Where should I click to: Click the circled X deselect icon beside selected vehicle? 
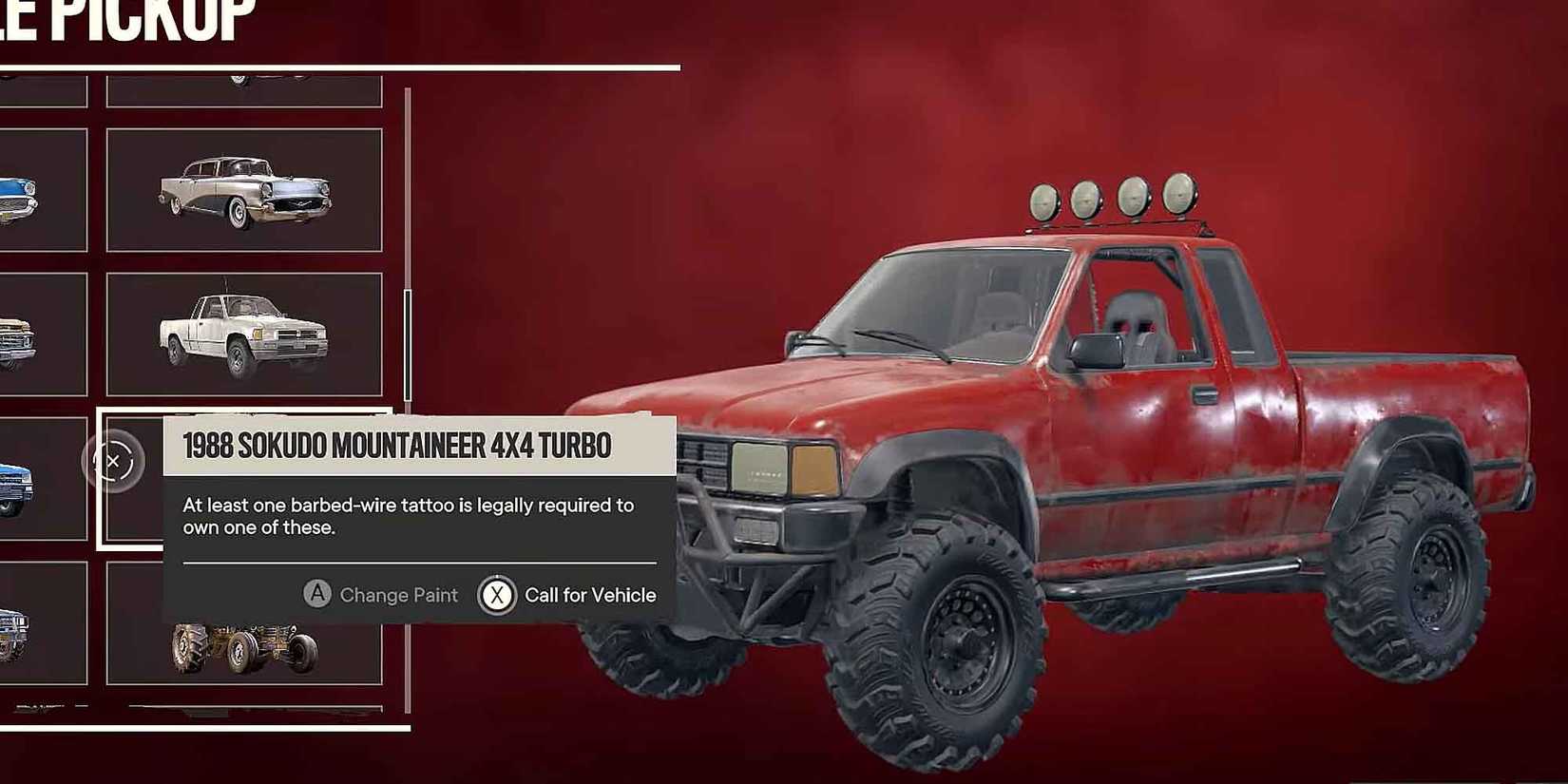pos(114,460)
